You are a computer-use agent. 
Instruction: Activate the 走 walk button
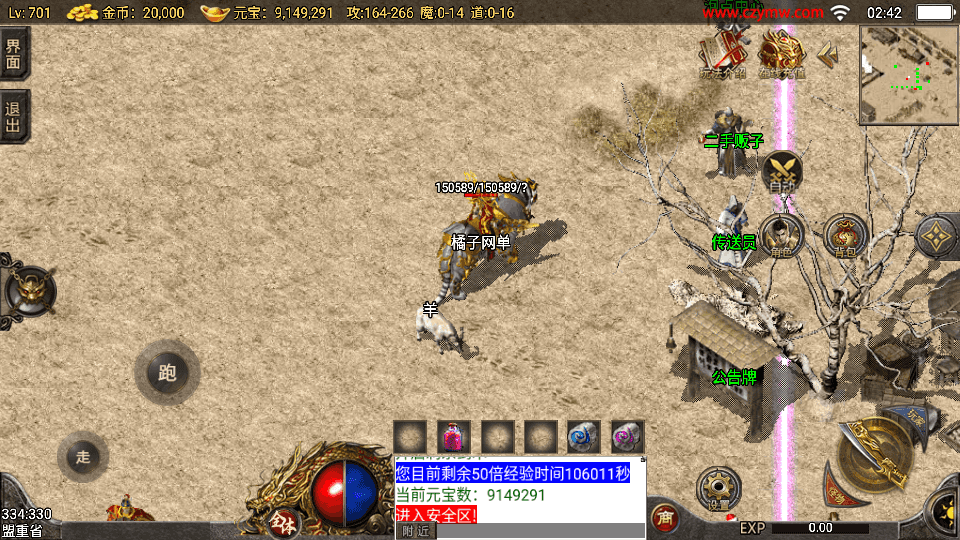(x=83, y=457)
